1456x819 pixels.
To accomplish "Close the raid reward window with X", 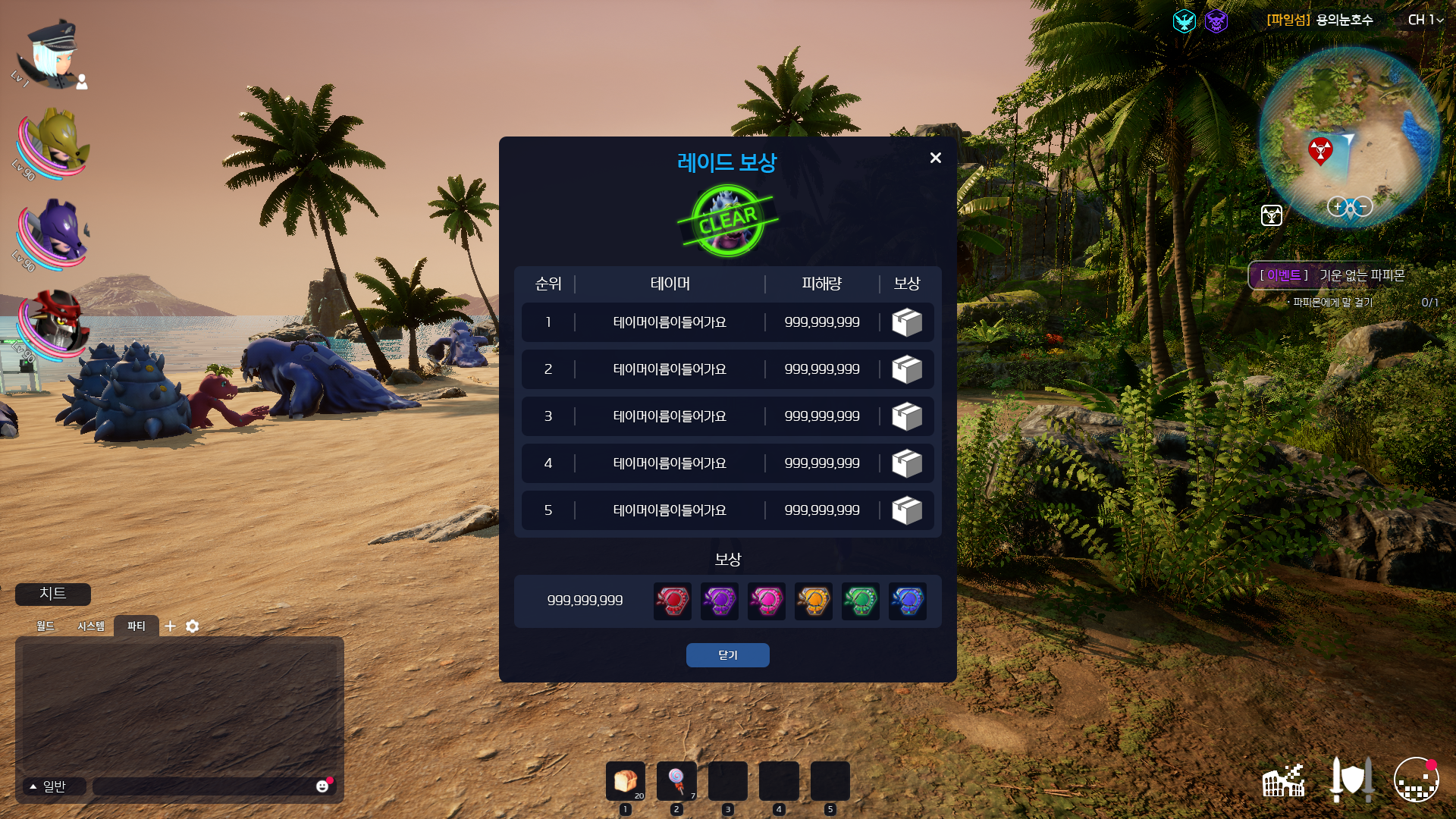I will (935, 158).
